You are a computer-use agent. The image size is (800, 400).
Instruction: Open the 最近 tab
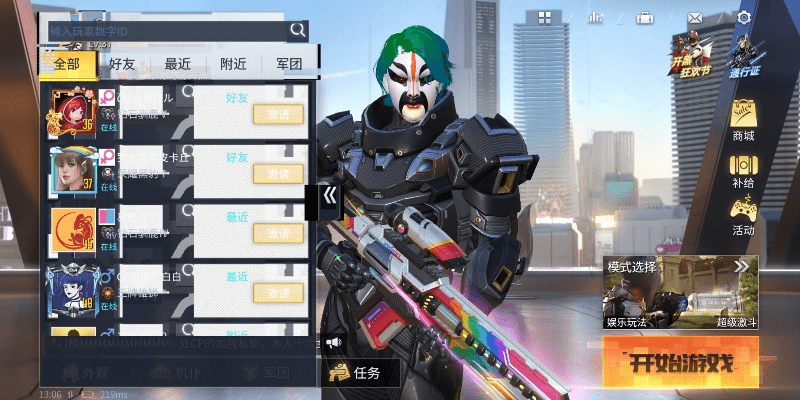178,64
